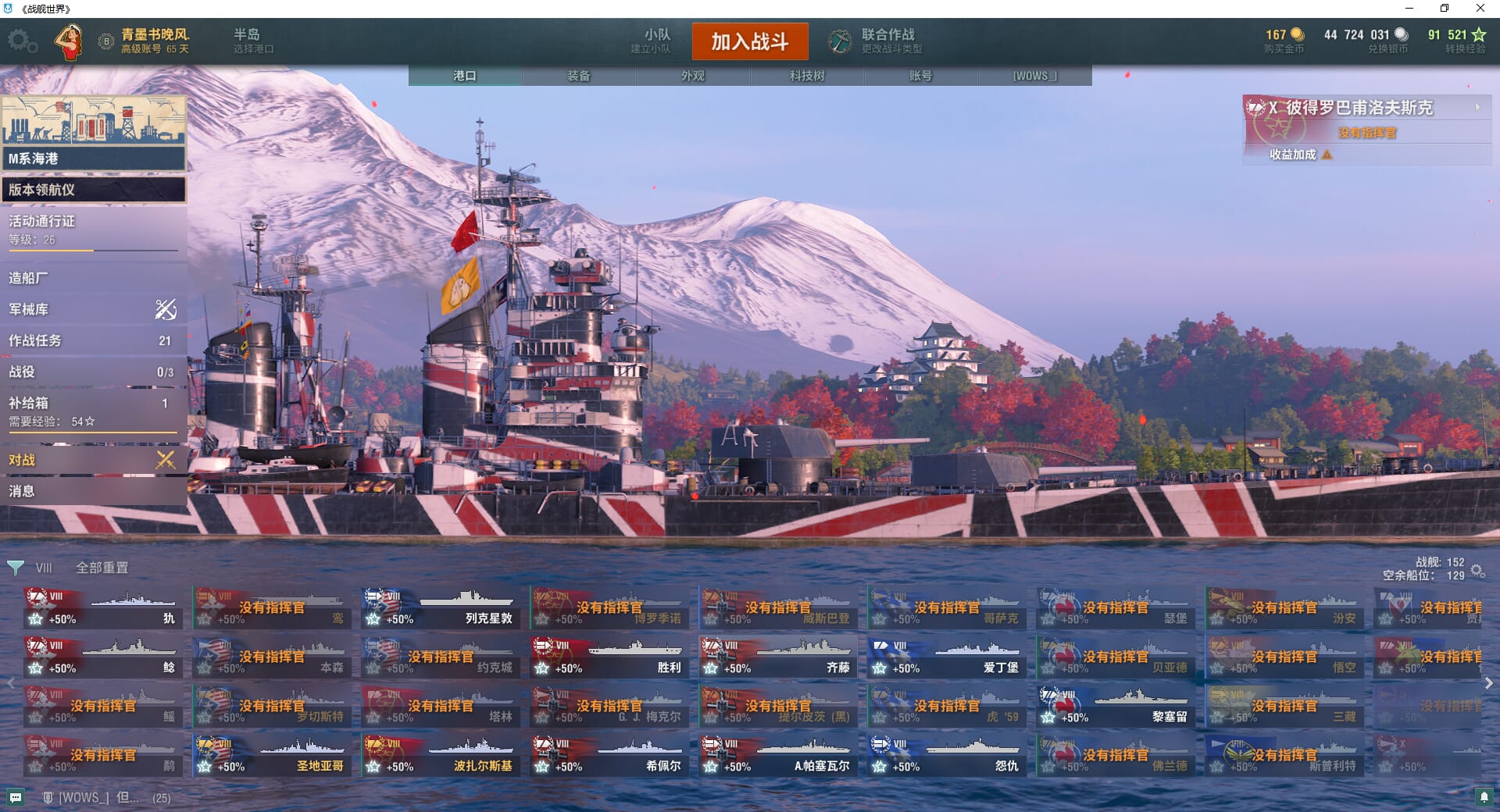Choose the 黎塞留 ship card
The image size is (1500, 812).
1116,707
